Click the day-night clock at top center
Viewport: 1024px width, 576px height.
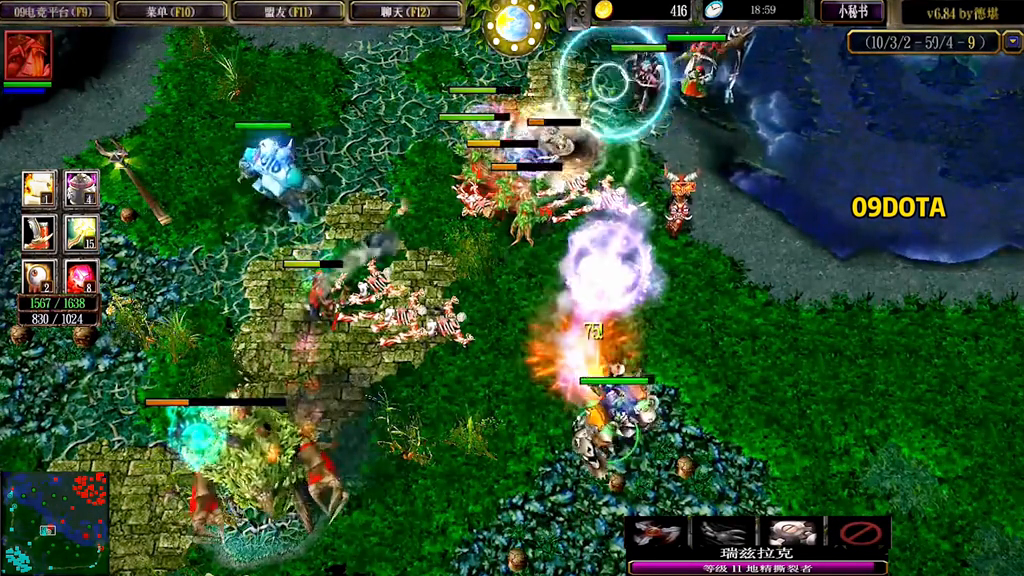(x=514, y=24)
